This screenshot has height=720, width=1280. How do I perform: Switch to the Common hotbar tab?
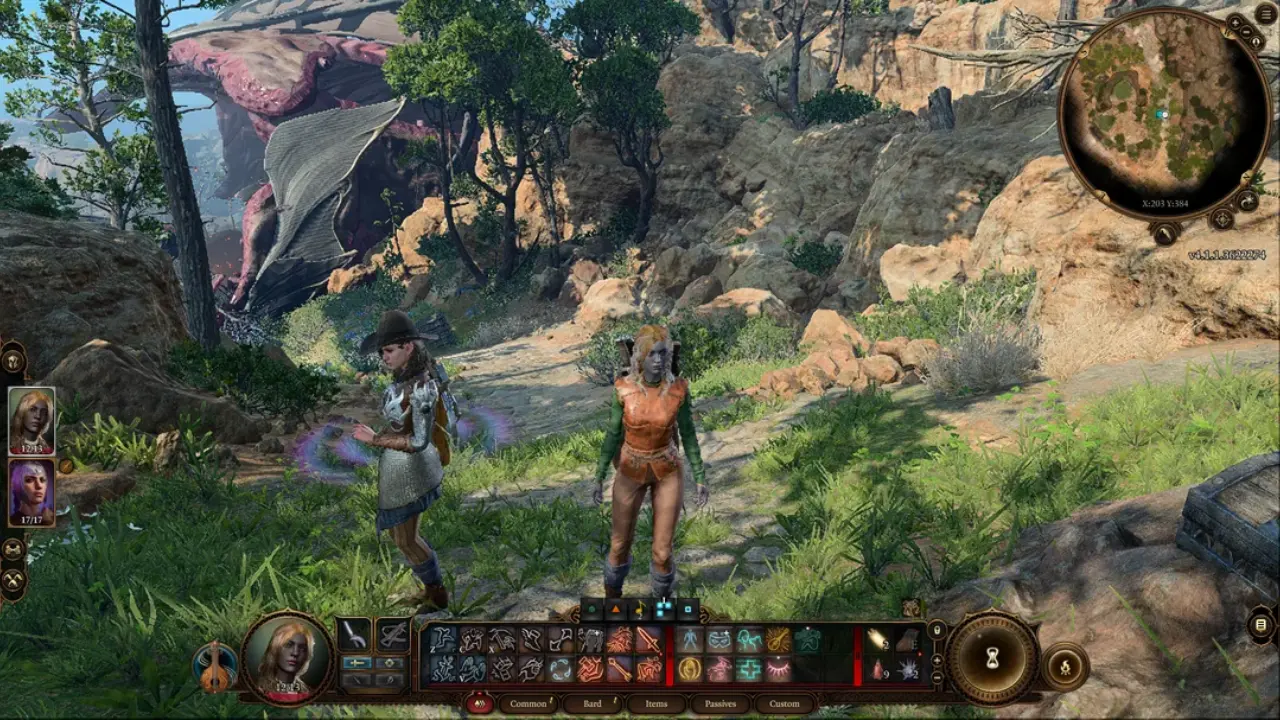click(x=528, y=704)
